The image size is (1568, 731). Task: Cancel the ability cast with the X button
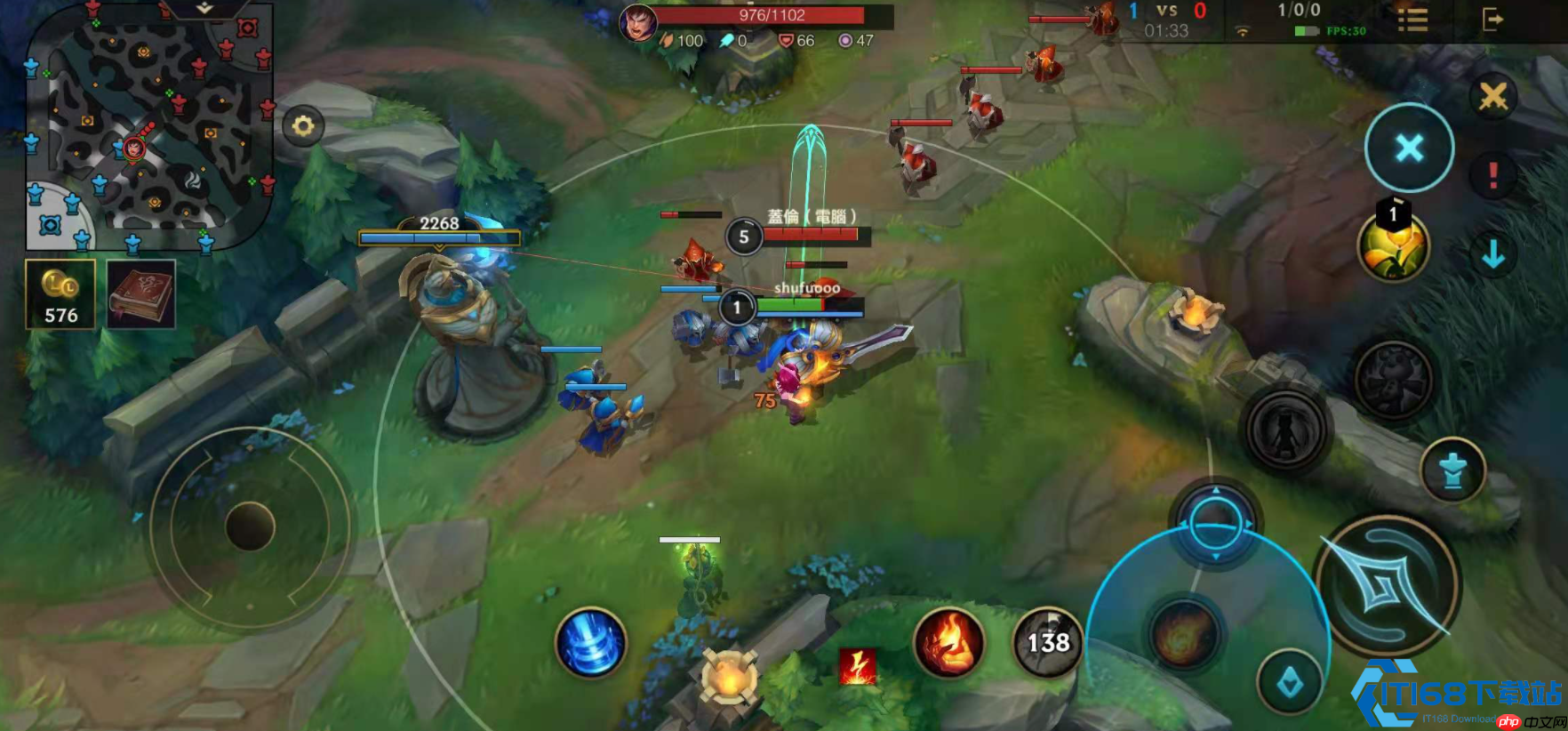point(1409,148)
